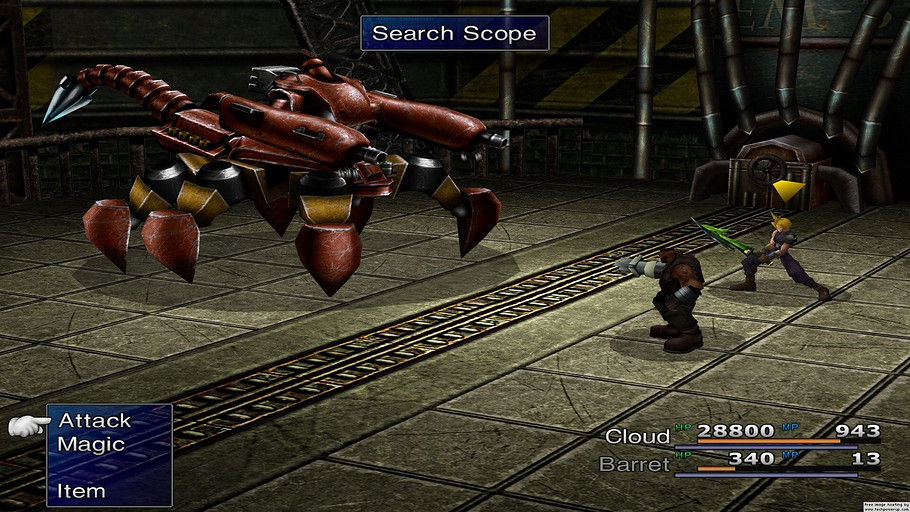This screenshot has width=910, height=512.
Task: Open the Item command
Action: click(x=81, y=491)
